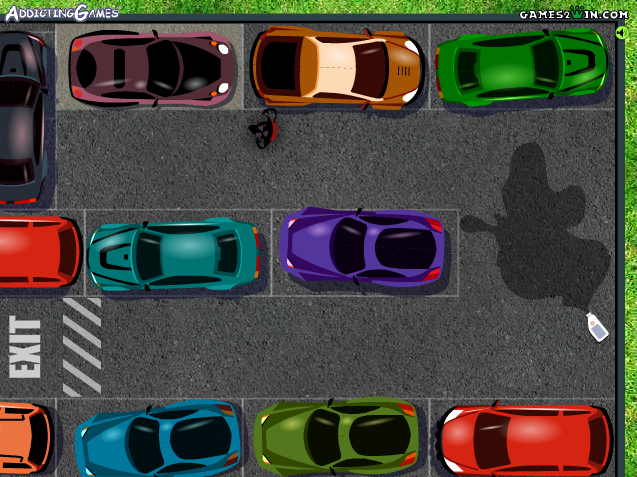
Task: Click the AddictingGames logo
Action: [x=60, y=12]
